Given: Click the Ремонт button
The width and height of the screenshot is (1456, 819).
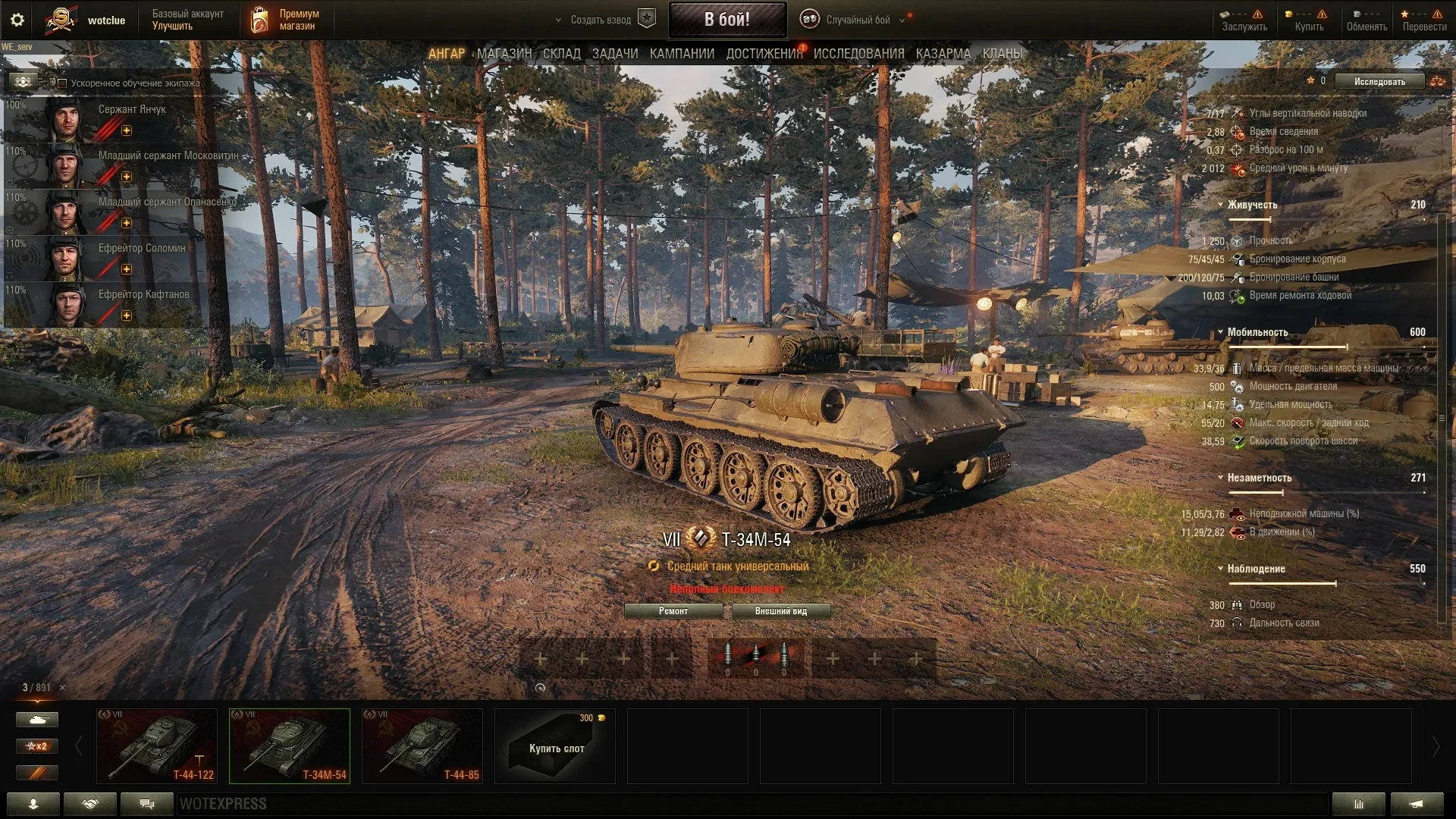Looking at the screenshot, I should click(x=673, y=611).
